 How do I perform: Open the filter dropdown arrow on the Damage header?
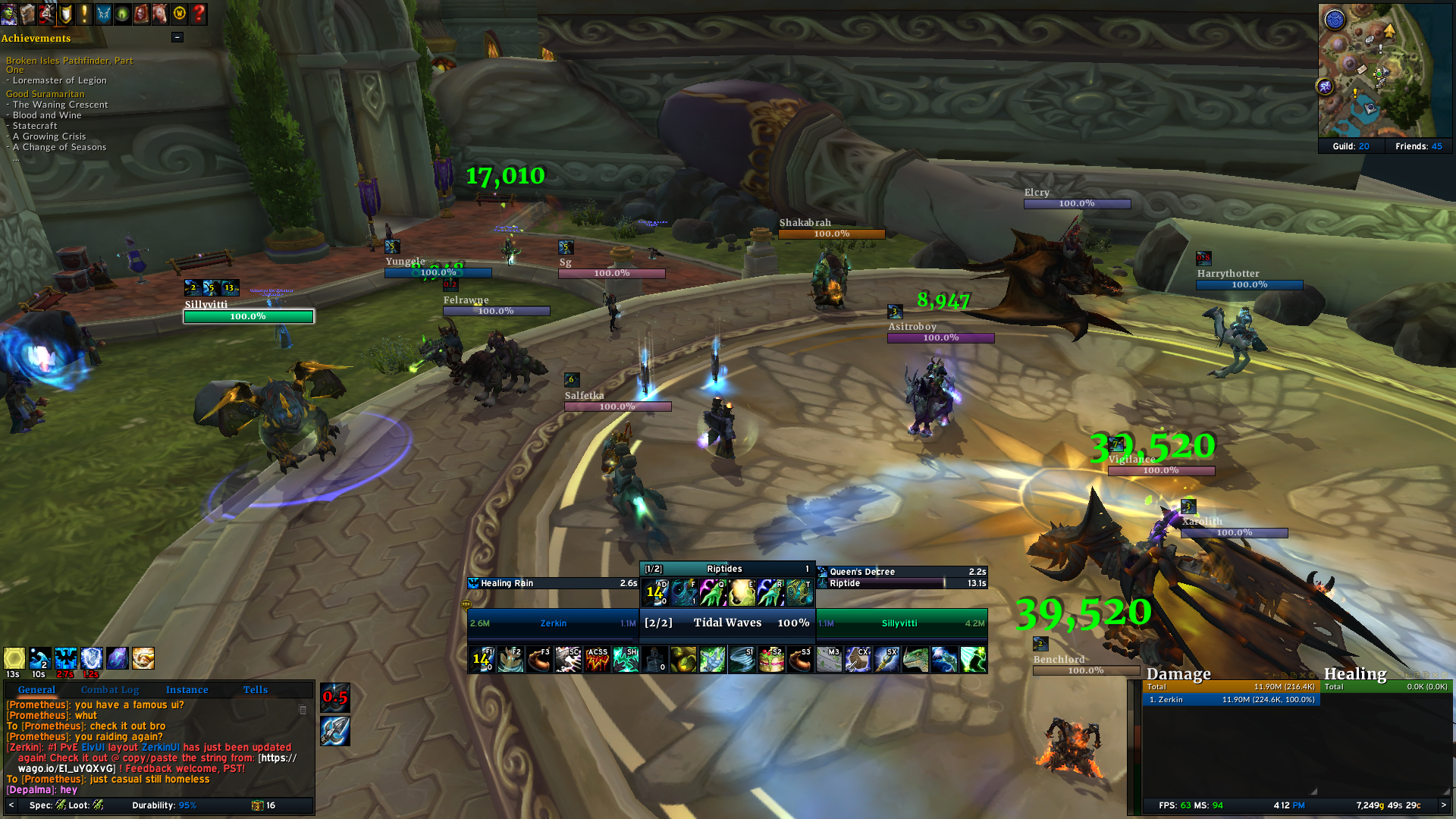coord(1265,675)
